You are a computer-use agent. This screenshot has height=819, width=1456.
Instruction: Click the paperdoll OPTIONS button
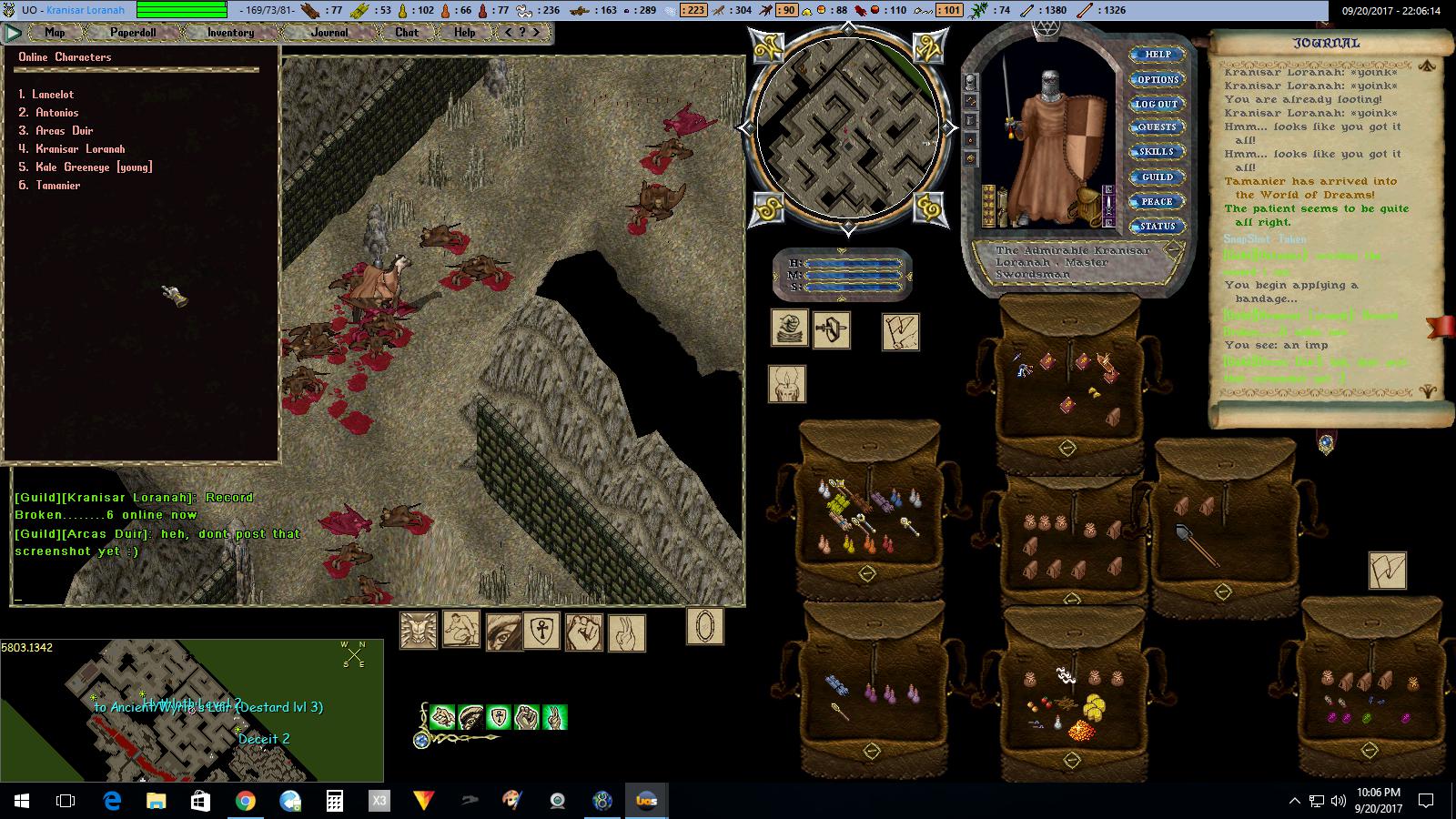[x=1158, y=79]
